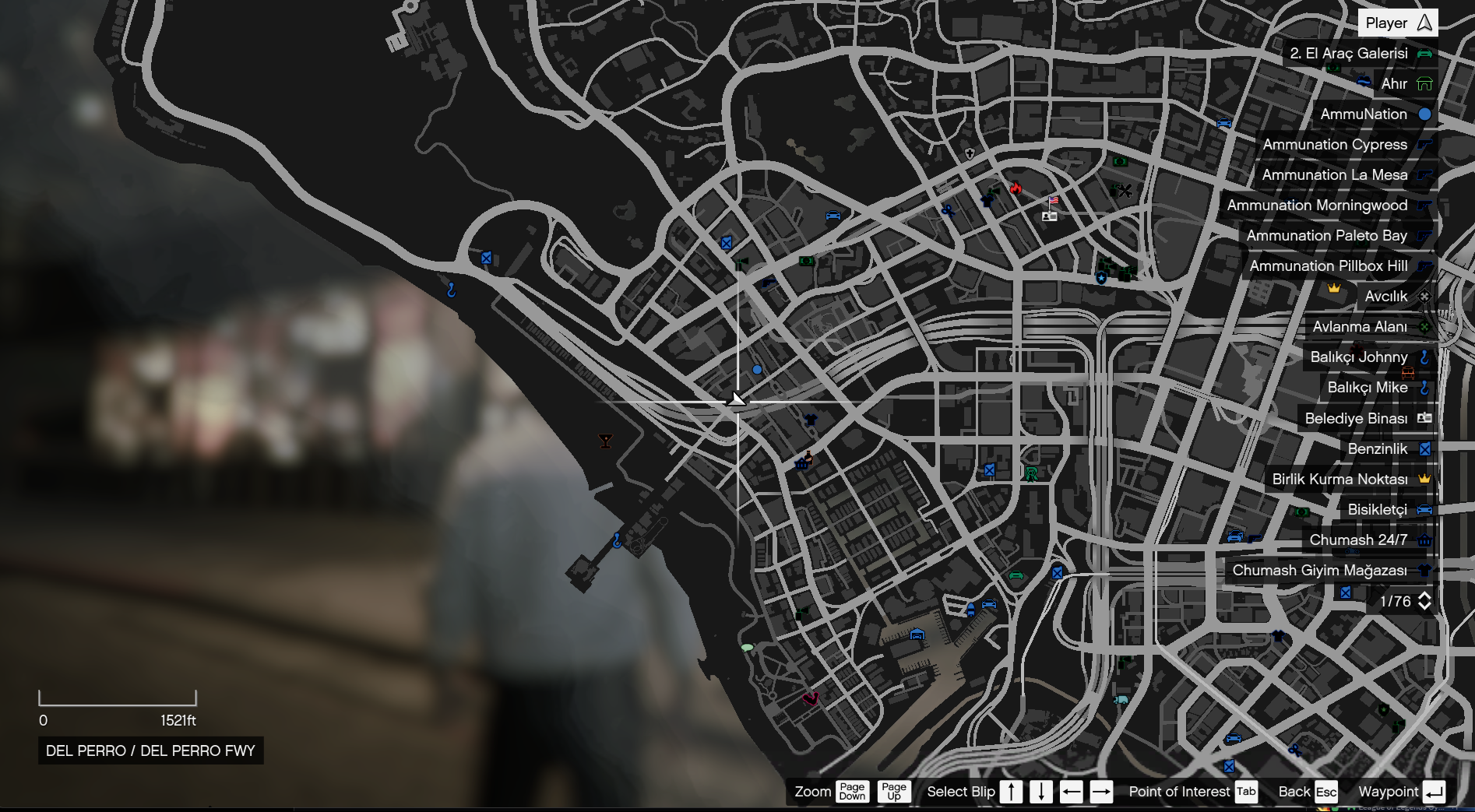The width and height of the screenshot is (1475, 812).
Task: Select Balıkçı Mike legend entry
Action: click(x=1377, y=388)
